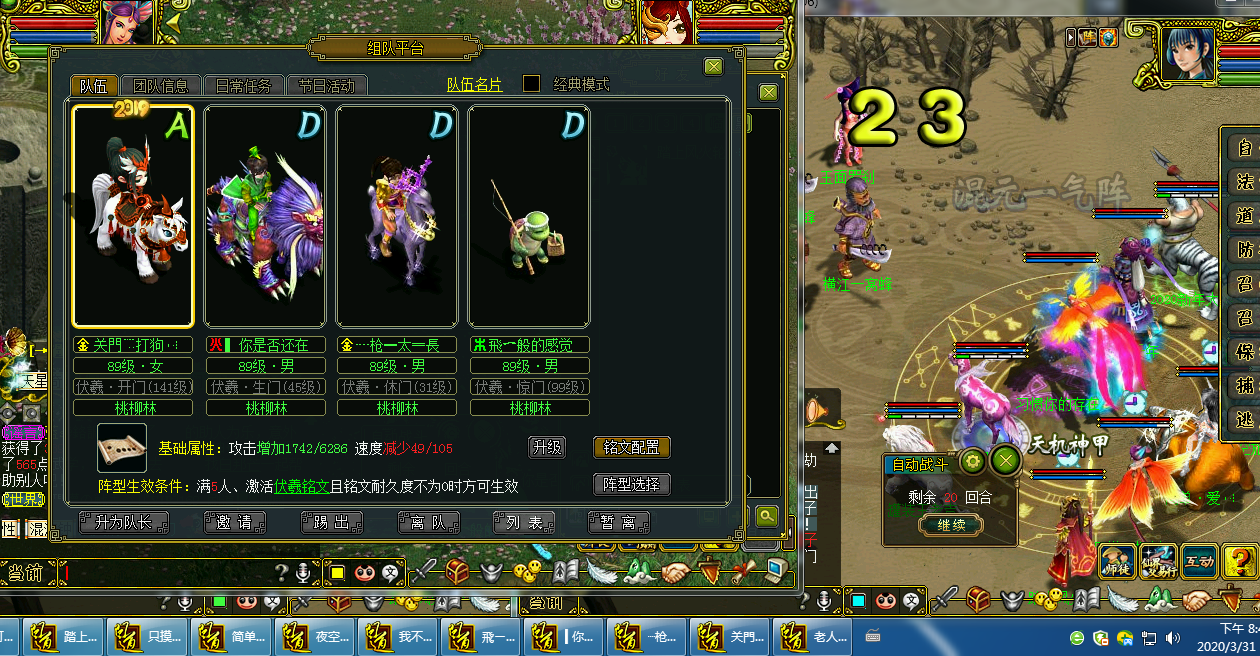This screenshot has height=656, width=1260.
Task: Show the 节日活动 tab
Action: (326, 86)
